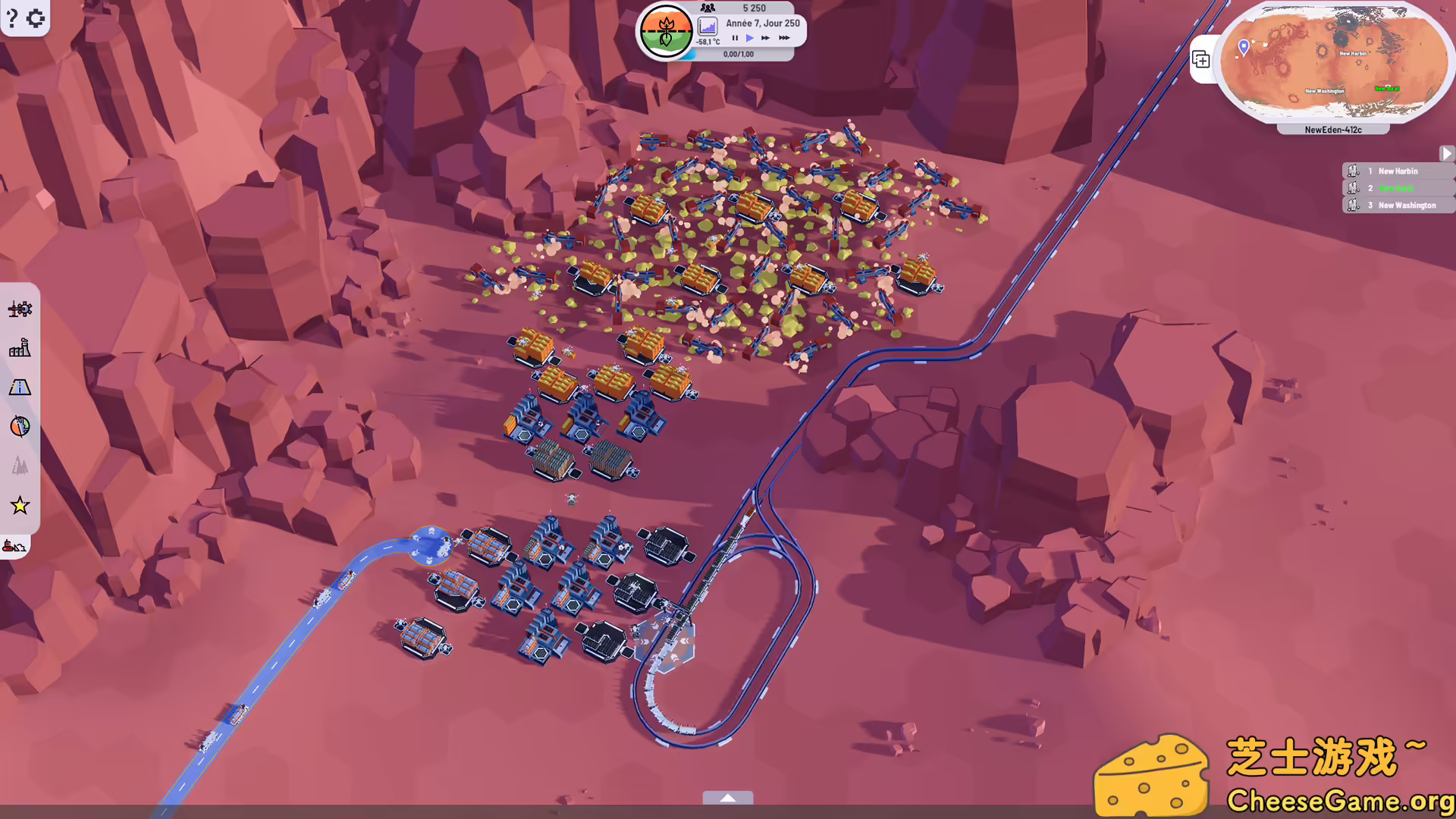The width and height of the screenshot is (1456, 819).
Task: Select the constructions tool in the sidebar
Action: tap(20, 309)
